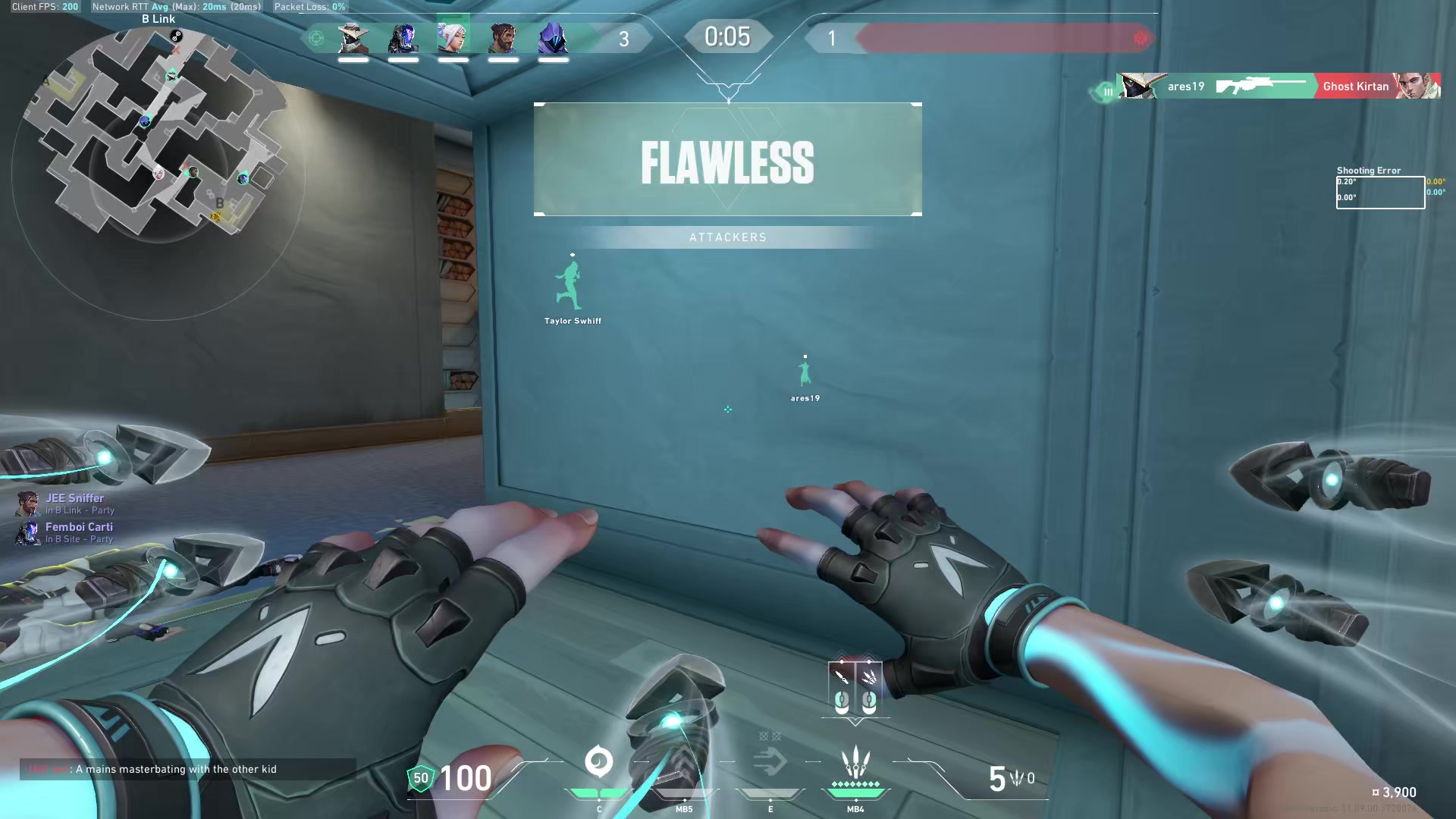Click the Tailwind dash arrow icon above E
1456x819 pixels.
pyautogui.click(x=770, y=761)
